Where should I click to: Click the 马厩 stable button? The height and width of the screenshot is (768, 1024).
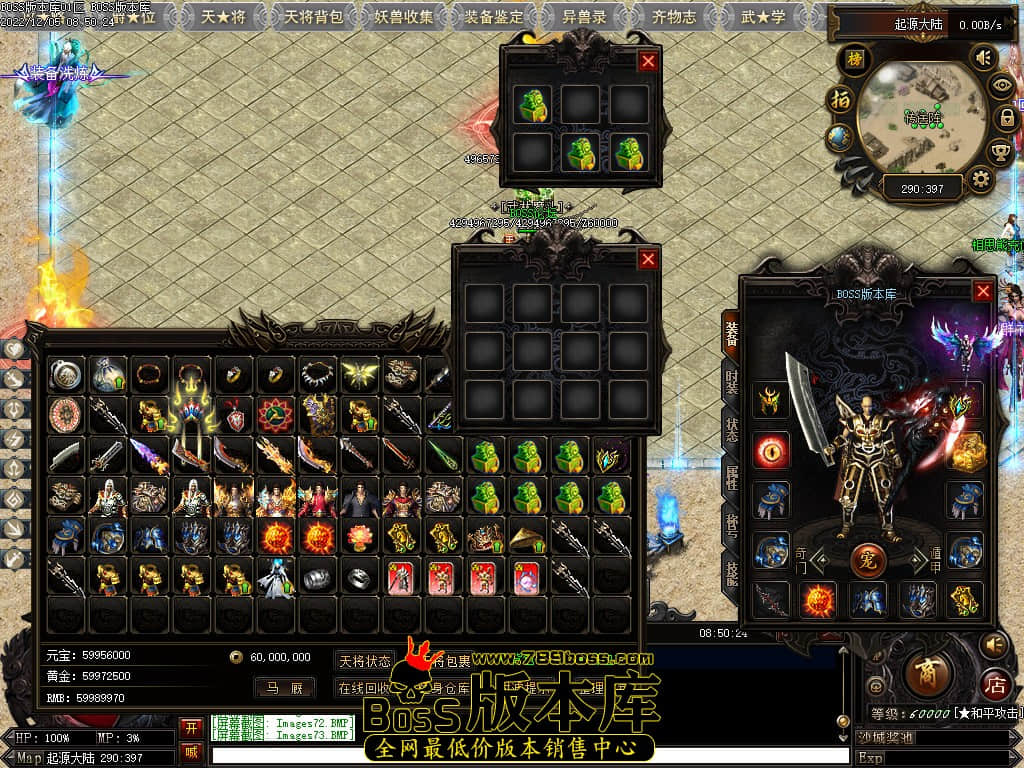284,687
